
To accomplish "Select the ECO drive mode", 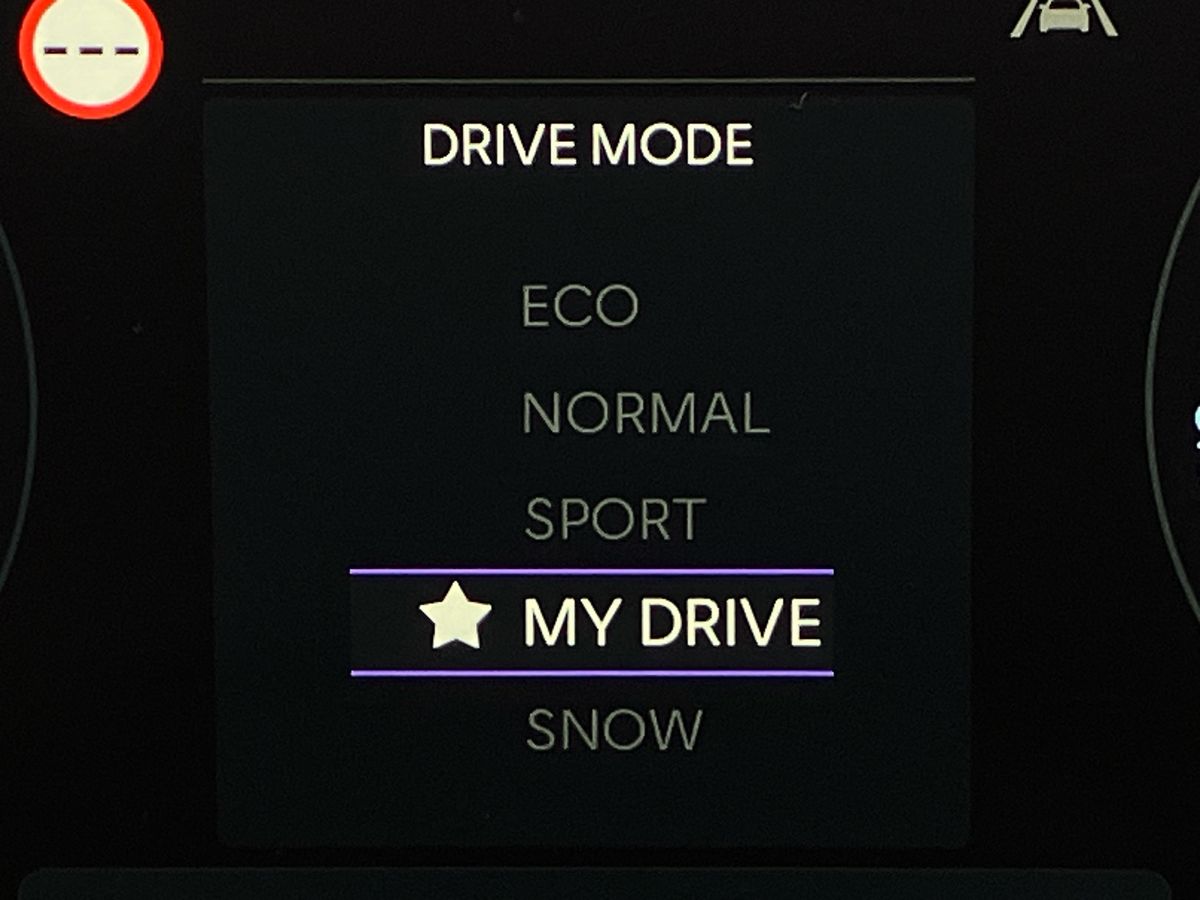I will click(579, 306).
